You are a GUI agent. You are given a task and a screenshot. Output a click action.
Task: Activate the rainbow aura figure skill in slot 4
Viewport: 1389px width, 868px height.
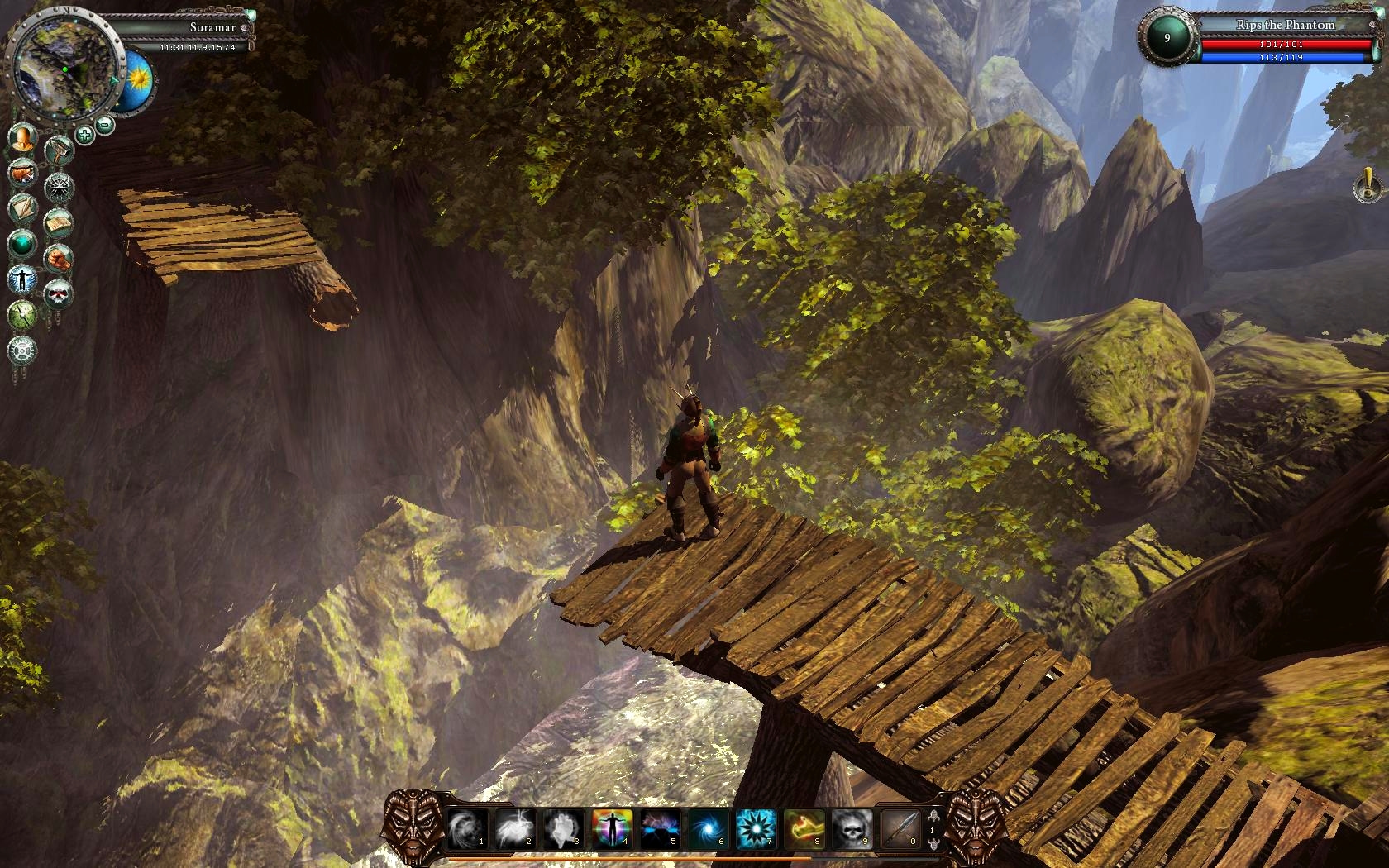[612, 827]
